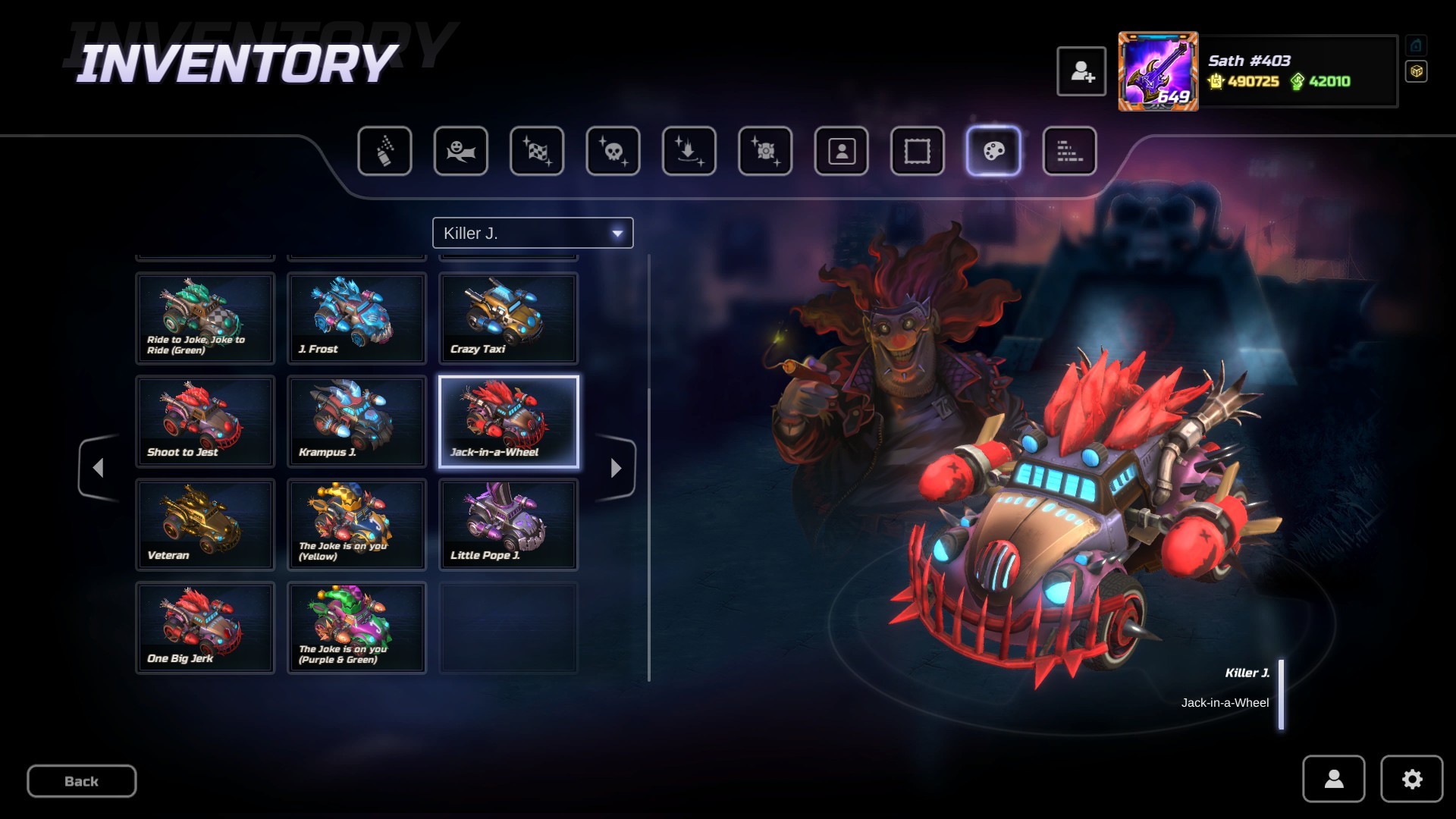
Task: Click the right page arrow
Action: tap(616, 468)
